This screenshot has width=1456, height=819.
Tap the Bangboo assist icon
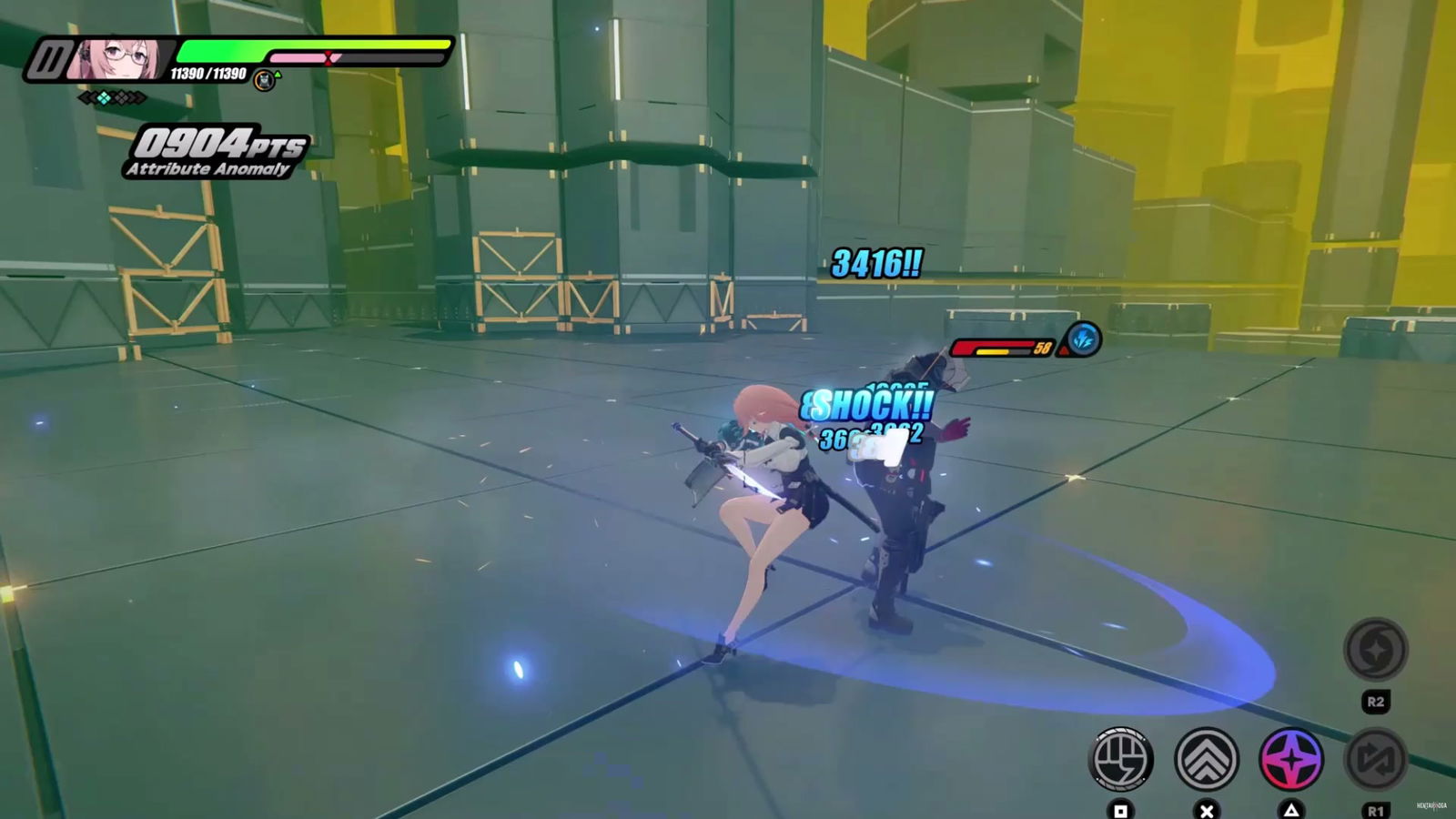coord(264,80)
